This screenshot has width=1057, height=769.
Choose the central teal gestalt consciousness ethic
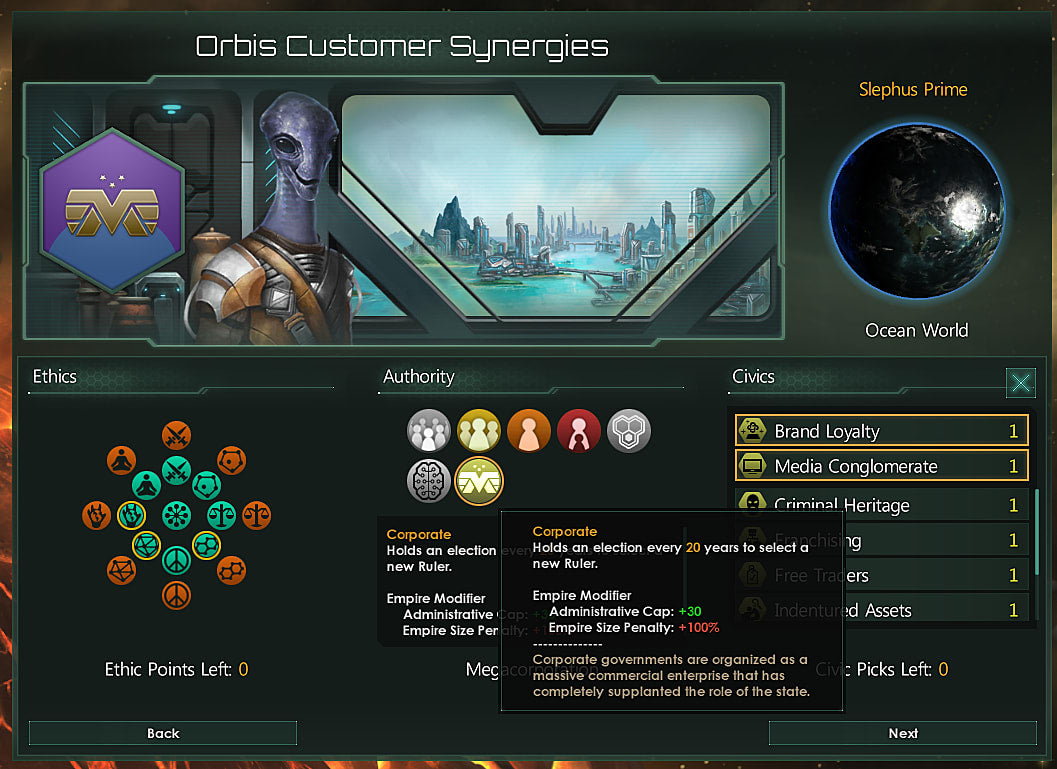click(x=177, y=516)
